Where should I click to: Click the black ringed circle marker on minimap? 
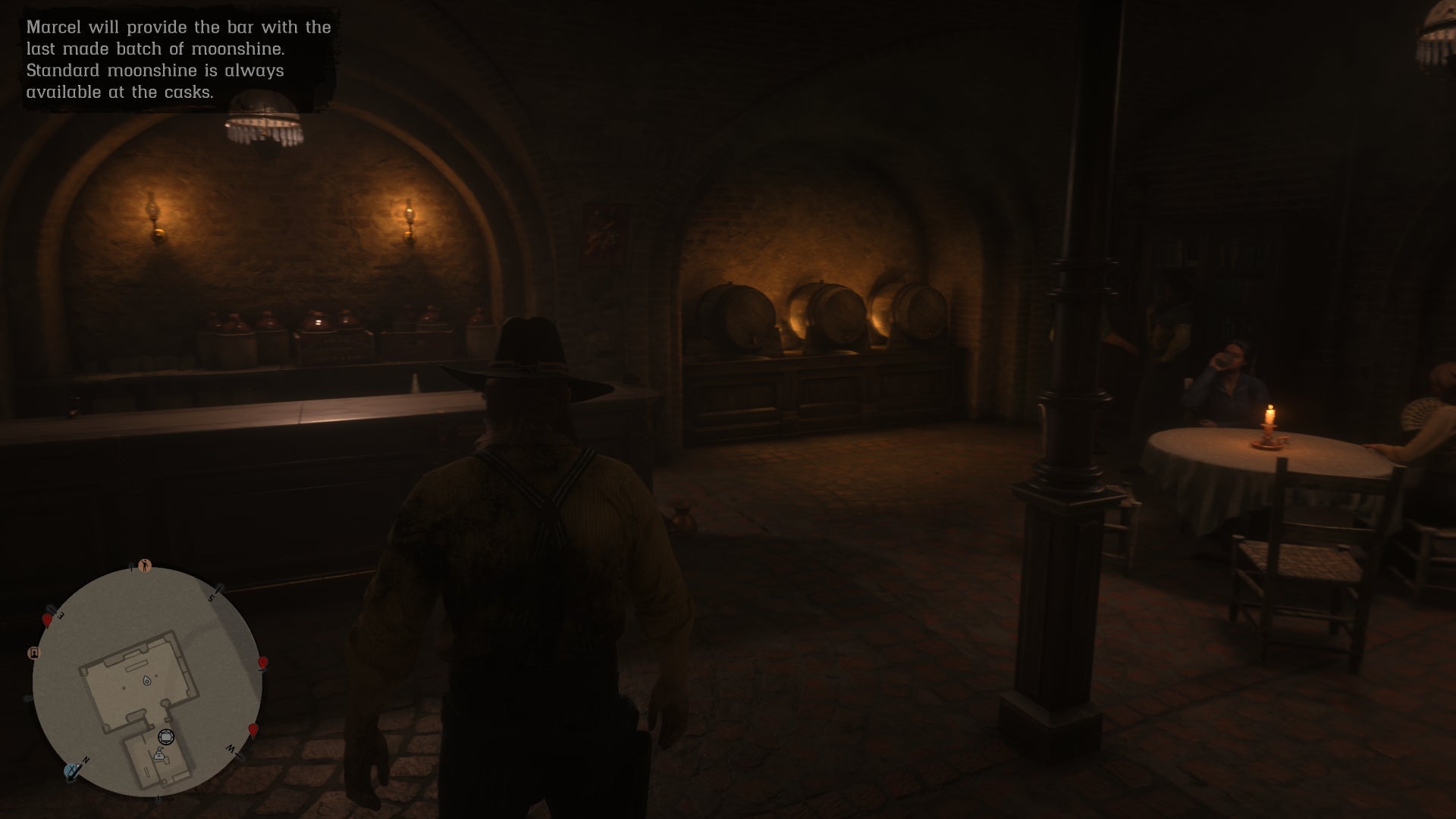[x=166, y=737]
